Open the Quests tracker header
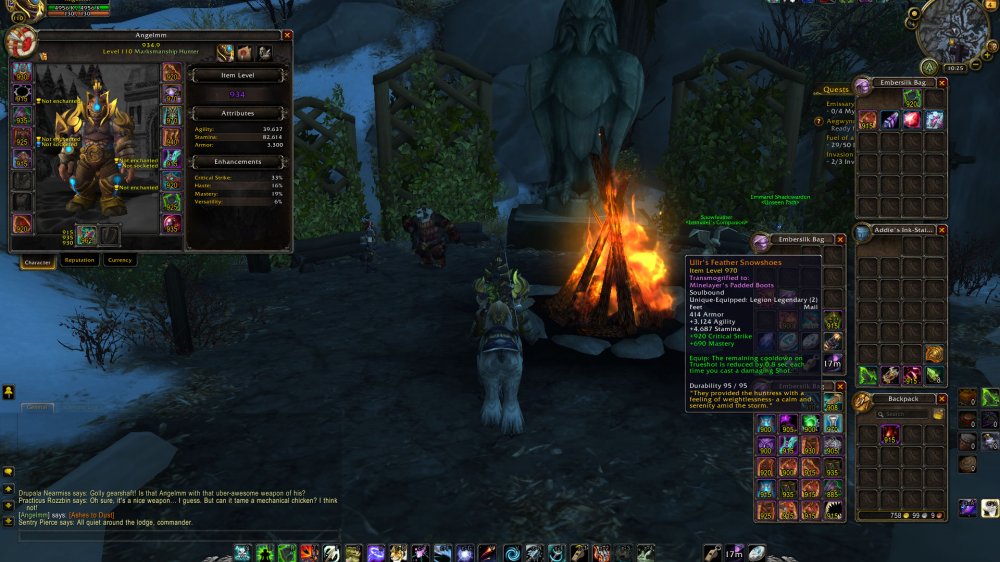1000x562 pixels. pos(837,89)
